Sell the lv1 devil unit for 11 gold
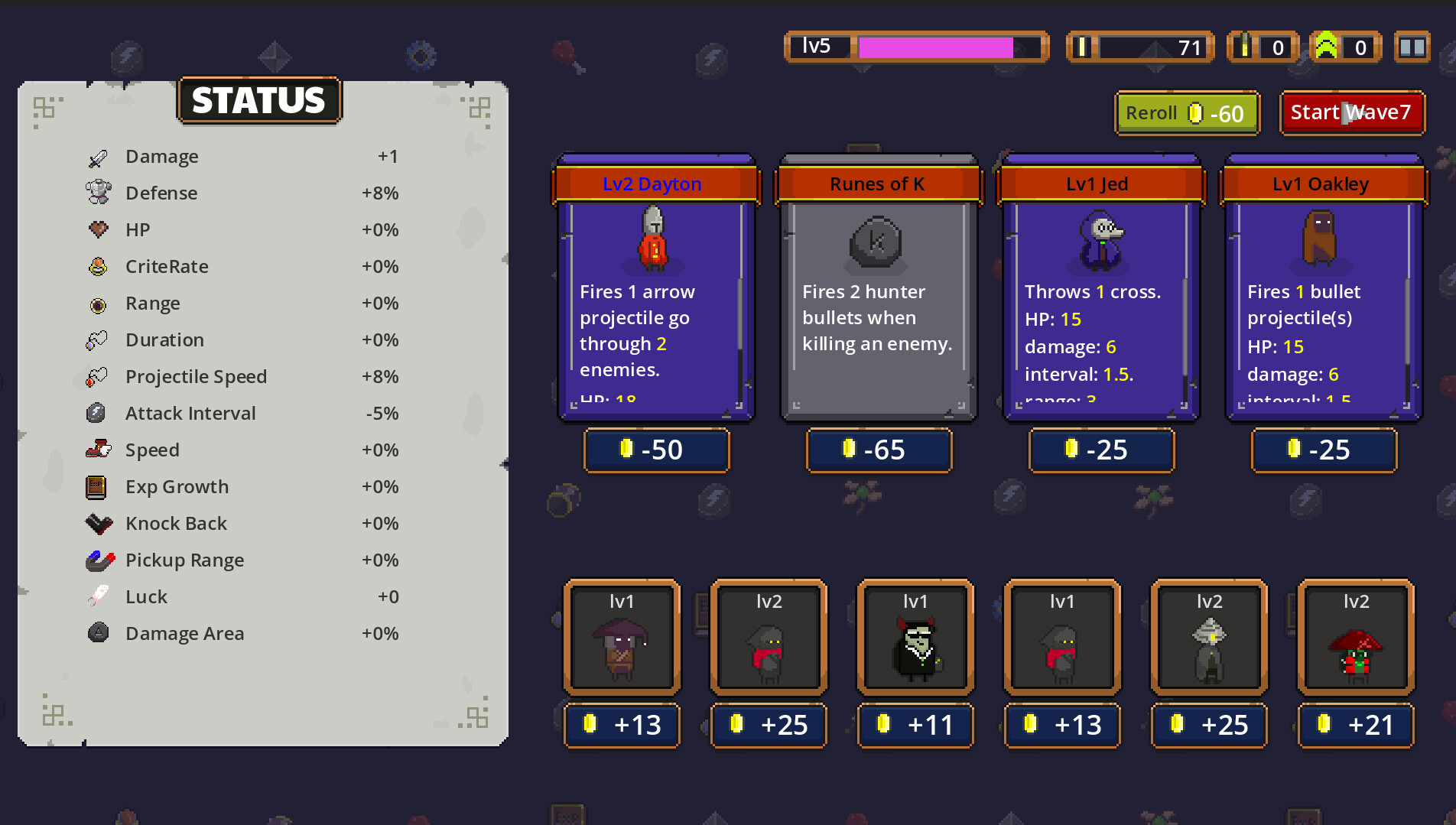The image size is (1456, 825). point(915,725)
